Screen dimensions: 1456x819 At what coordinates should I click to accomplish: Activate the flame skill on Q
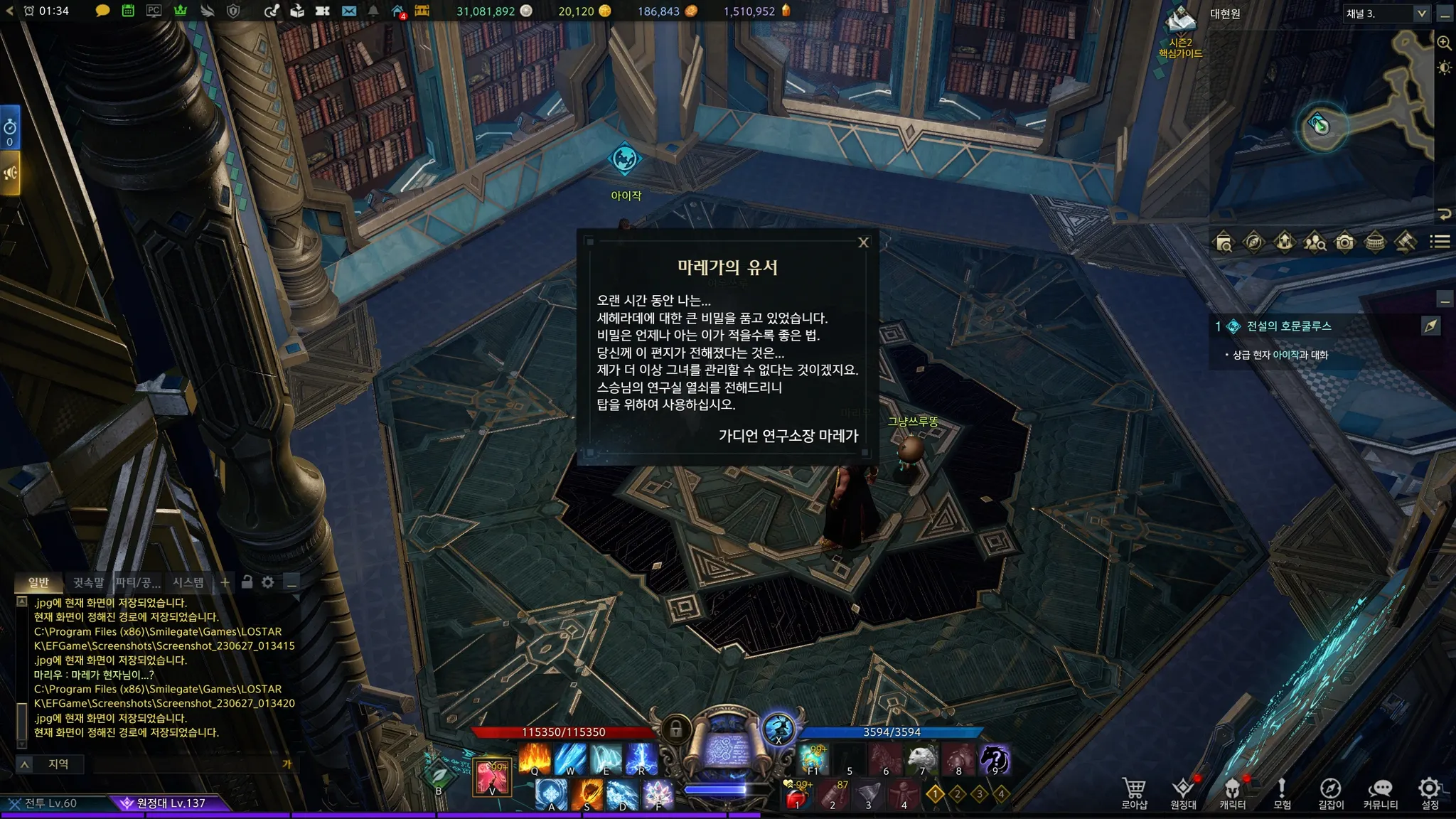coord(535,759)
